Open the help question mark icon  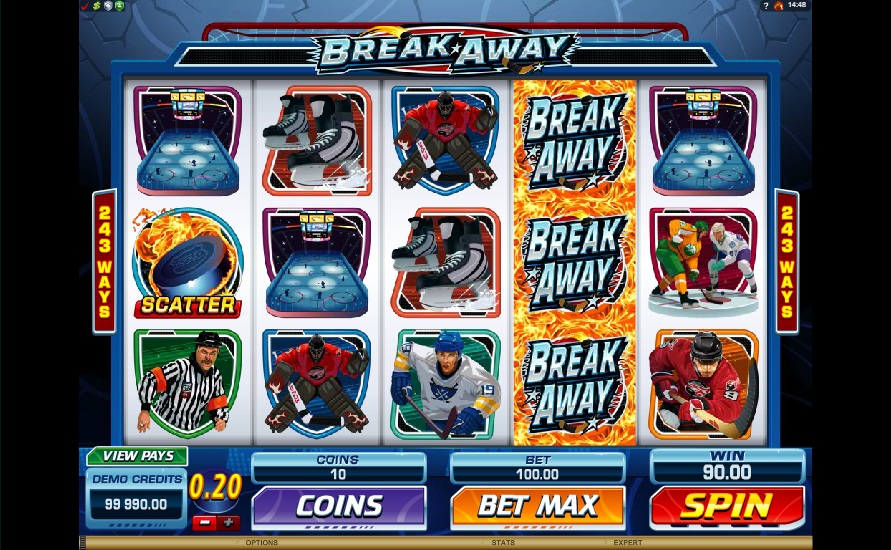click(765, 5)
